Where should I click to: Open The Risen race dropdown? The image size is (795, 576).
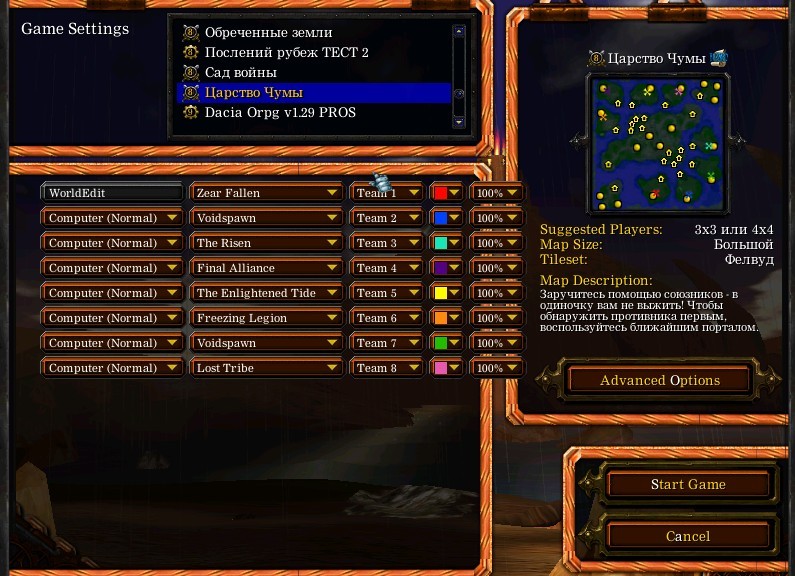pos(265,243)
